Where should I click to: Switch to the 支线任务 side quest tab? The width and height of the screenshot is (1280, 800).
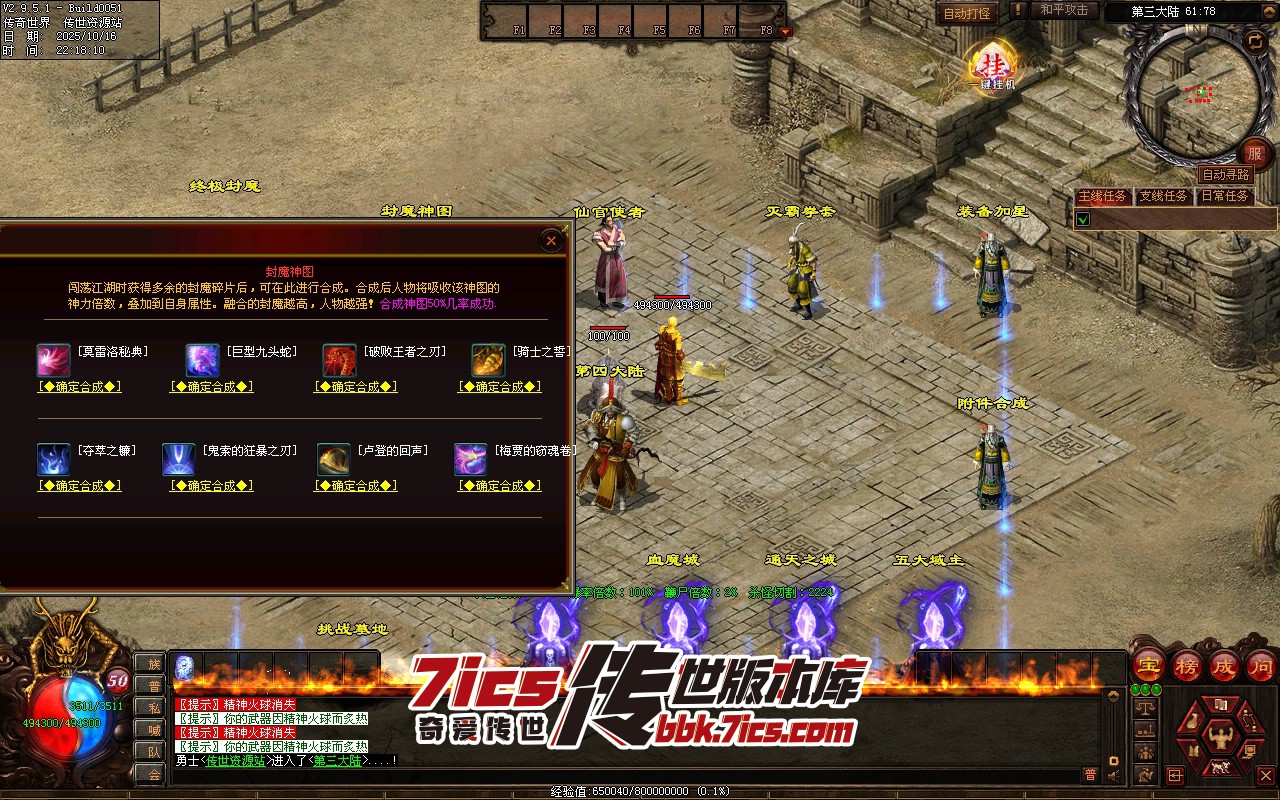pyautogui.click(x=1163, y=196)
